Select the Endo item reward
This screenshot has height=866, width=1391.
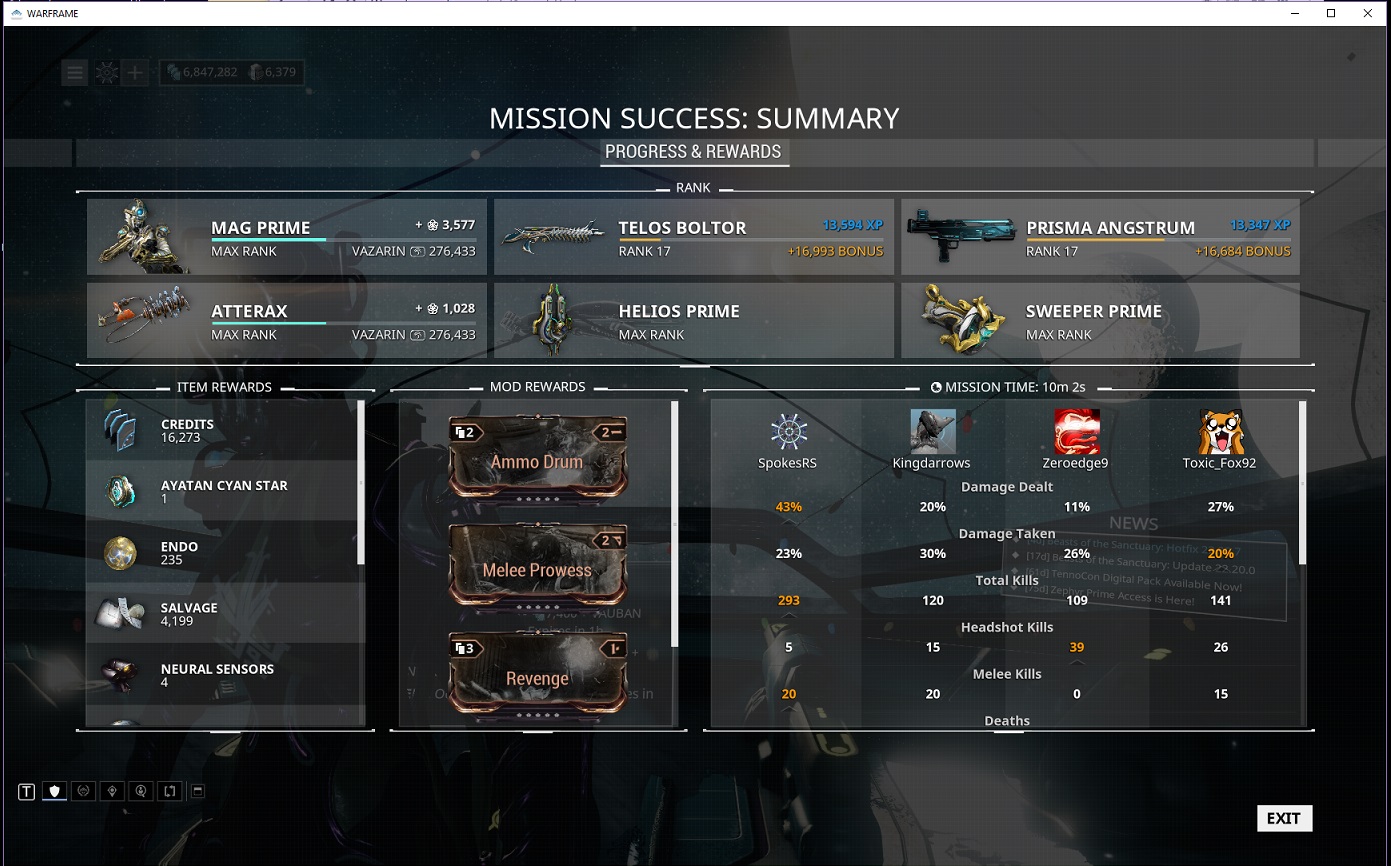point(224,552)
